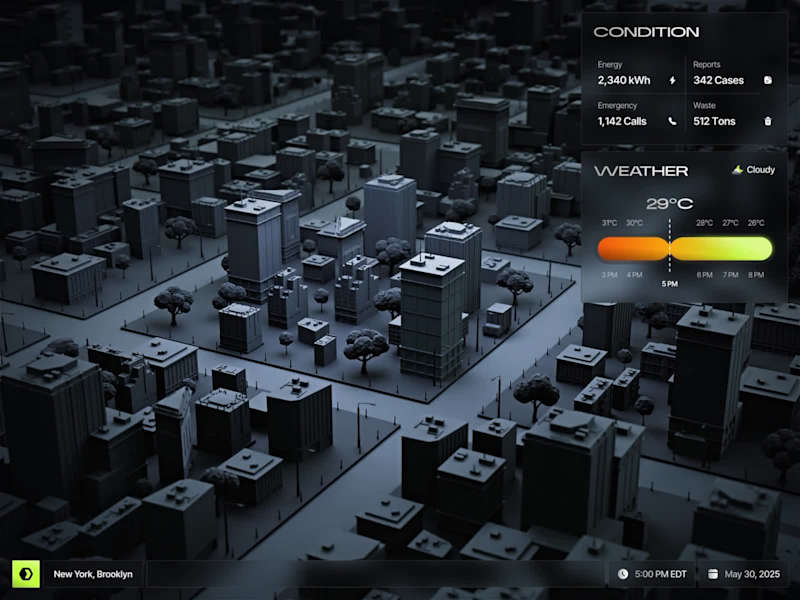Screen dimensions: 800x600
Task: Click the Cloudy weather badge
Action: pyautogui.click(x=754, y=170)
